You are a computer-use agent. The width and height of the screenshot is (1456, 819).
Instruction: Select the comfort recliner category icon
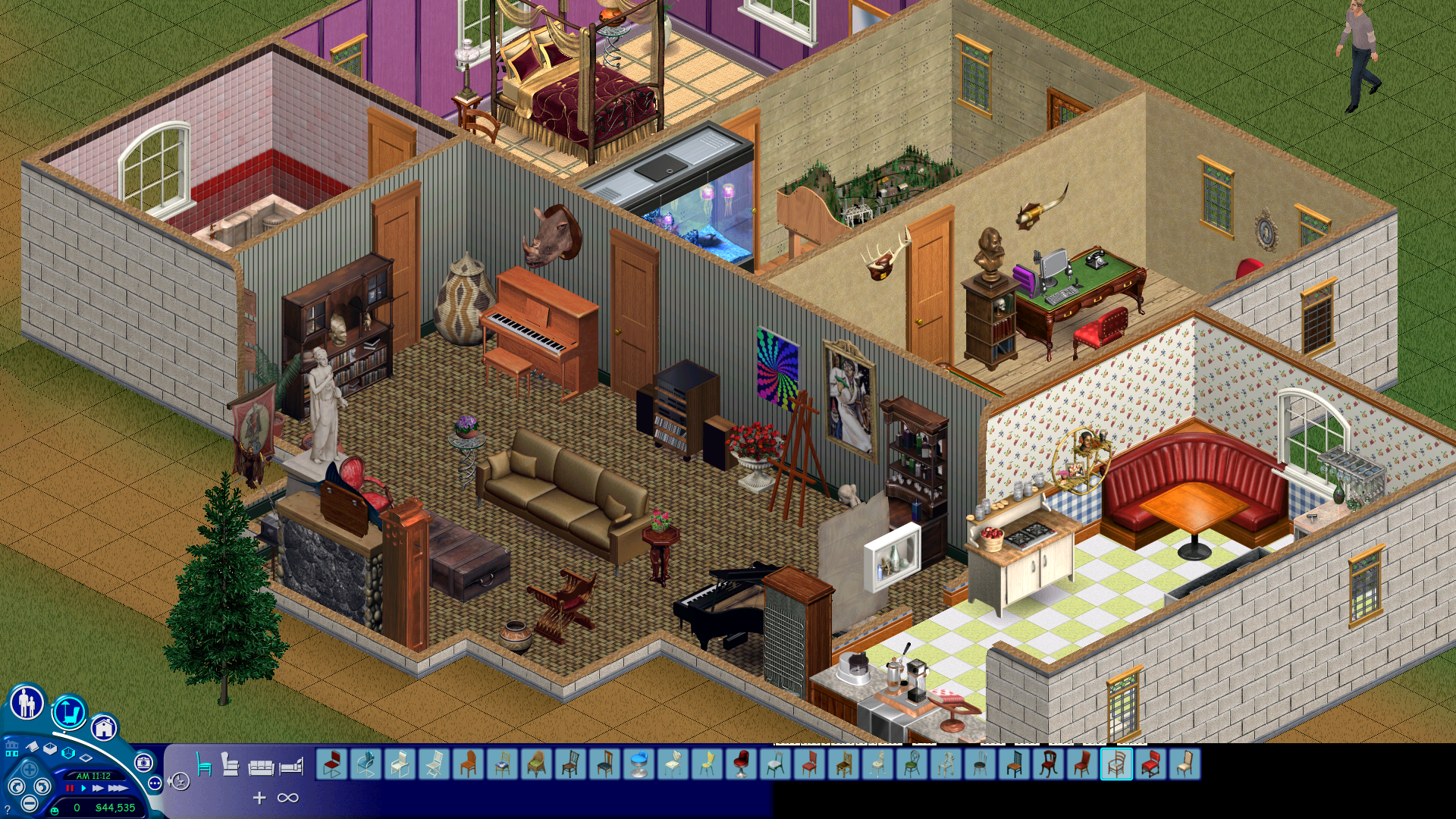[230, 764]
